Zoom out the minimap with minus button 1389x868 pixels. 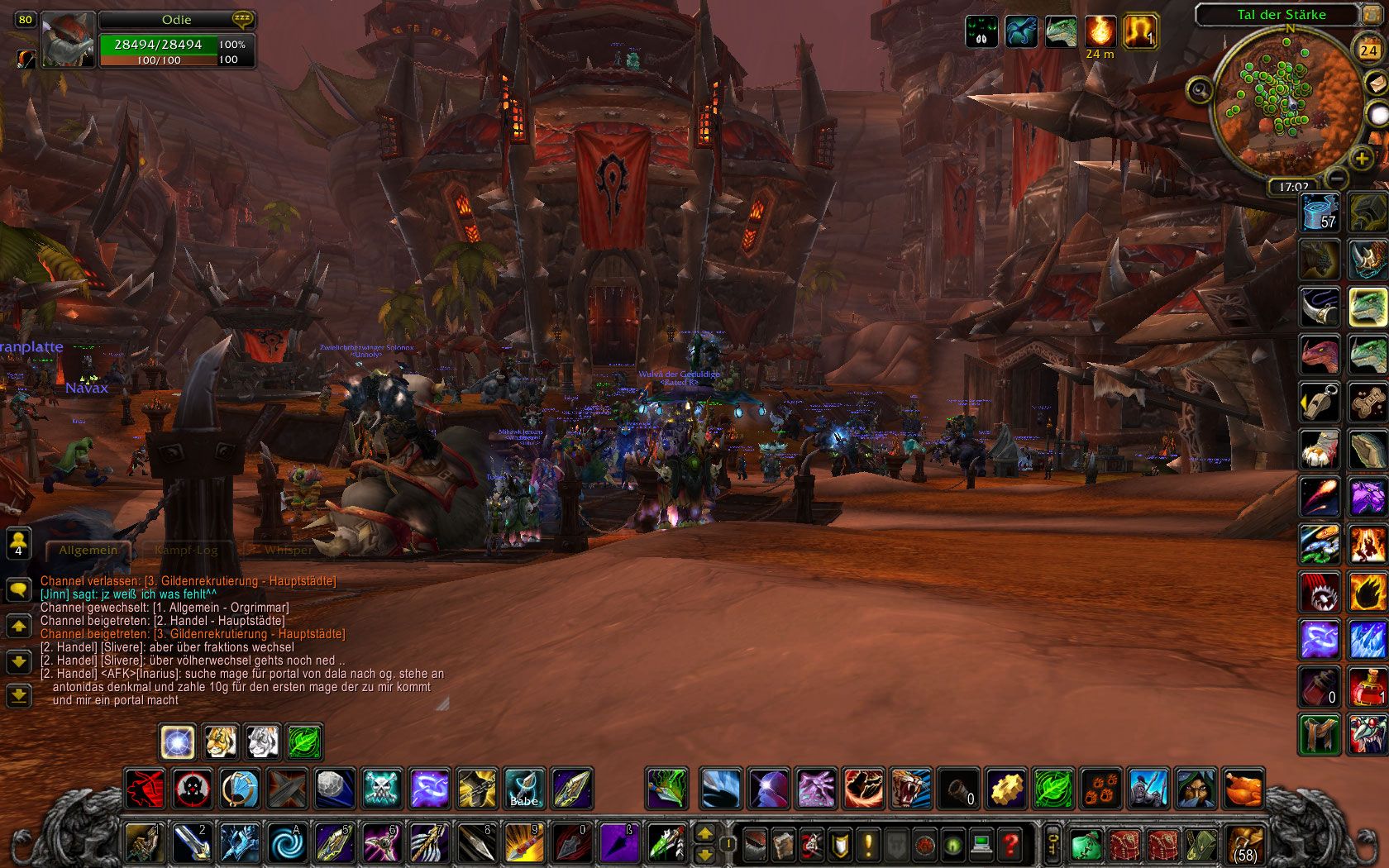coord(1337,177)
